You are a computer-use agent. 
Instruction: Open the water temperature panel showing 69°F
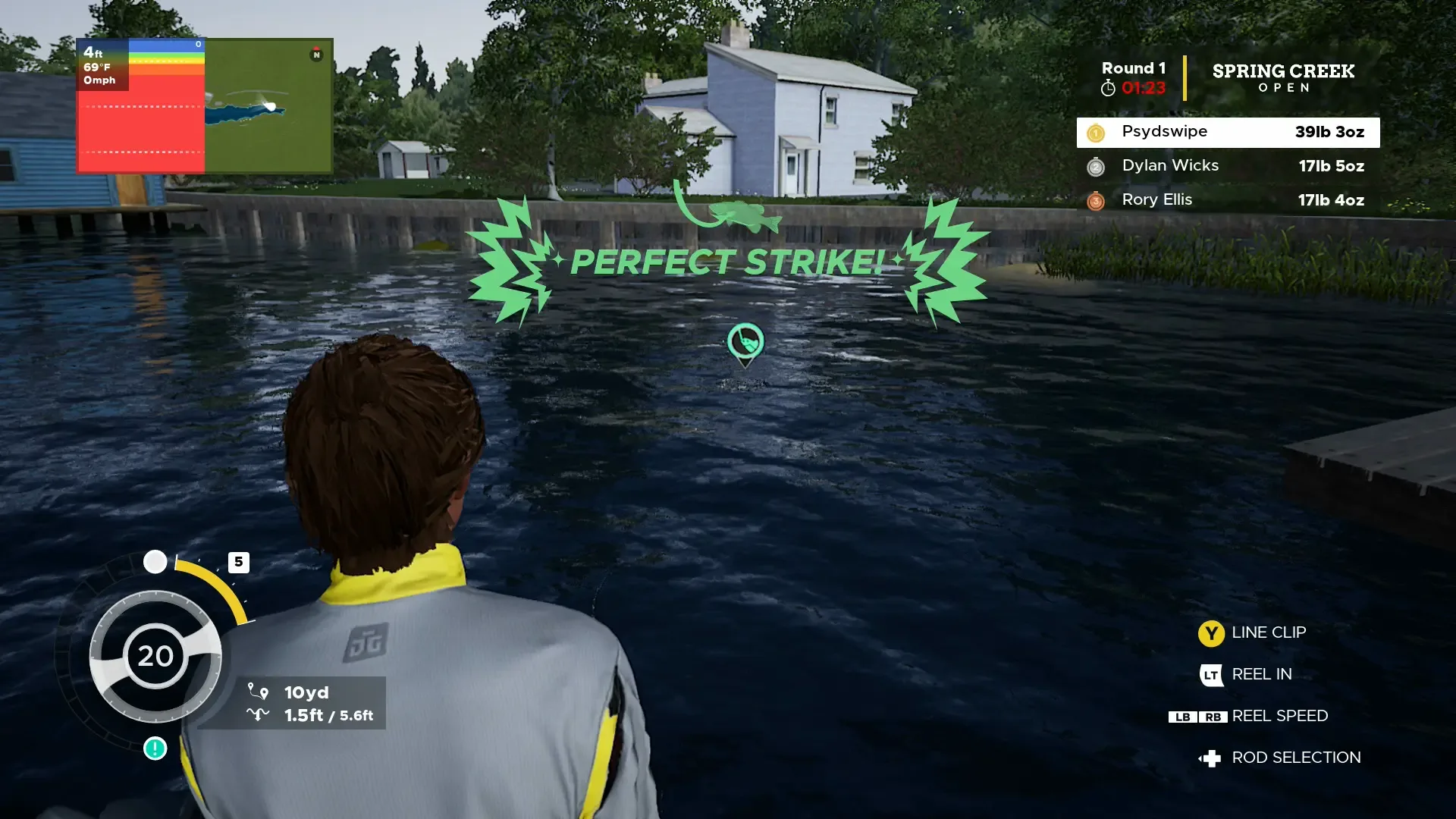pyautogui.click(x=101, y=68)
